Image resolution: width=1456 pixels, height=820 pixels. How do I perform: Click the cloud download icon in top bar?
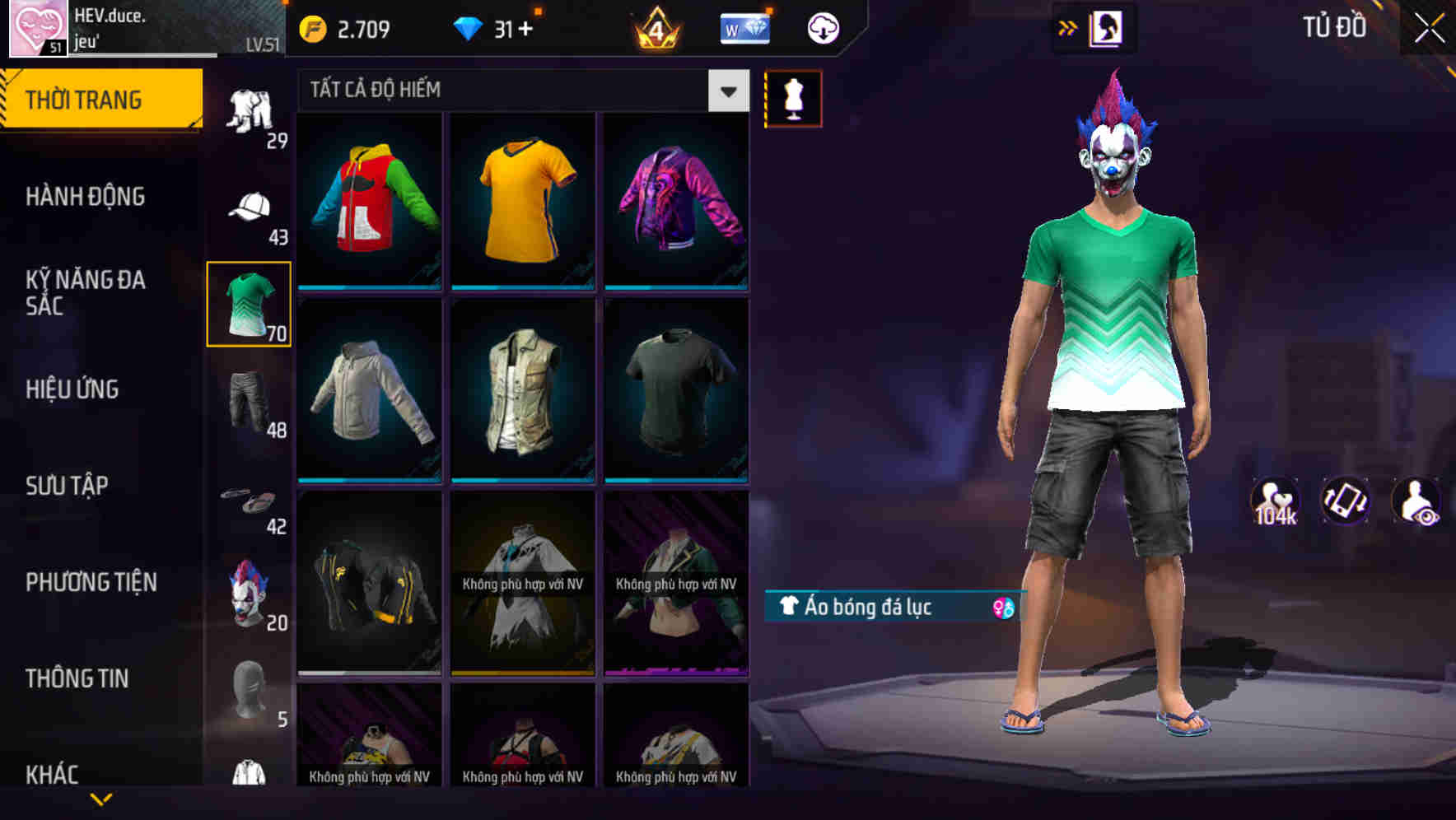[x=821, y=27]
